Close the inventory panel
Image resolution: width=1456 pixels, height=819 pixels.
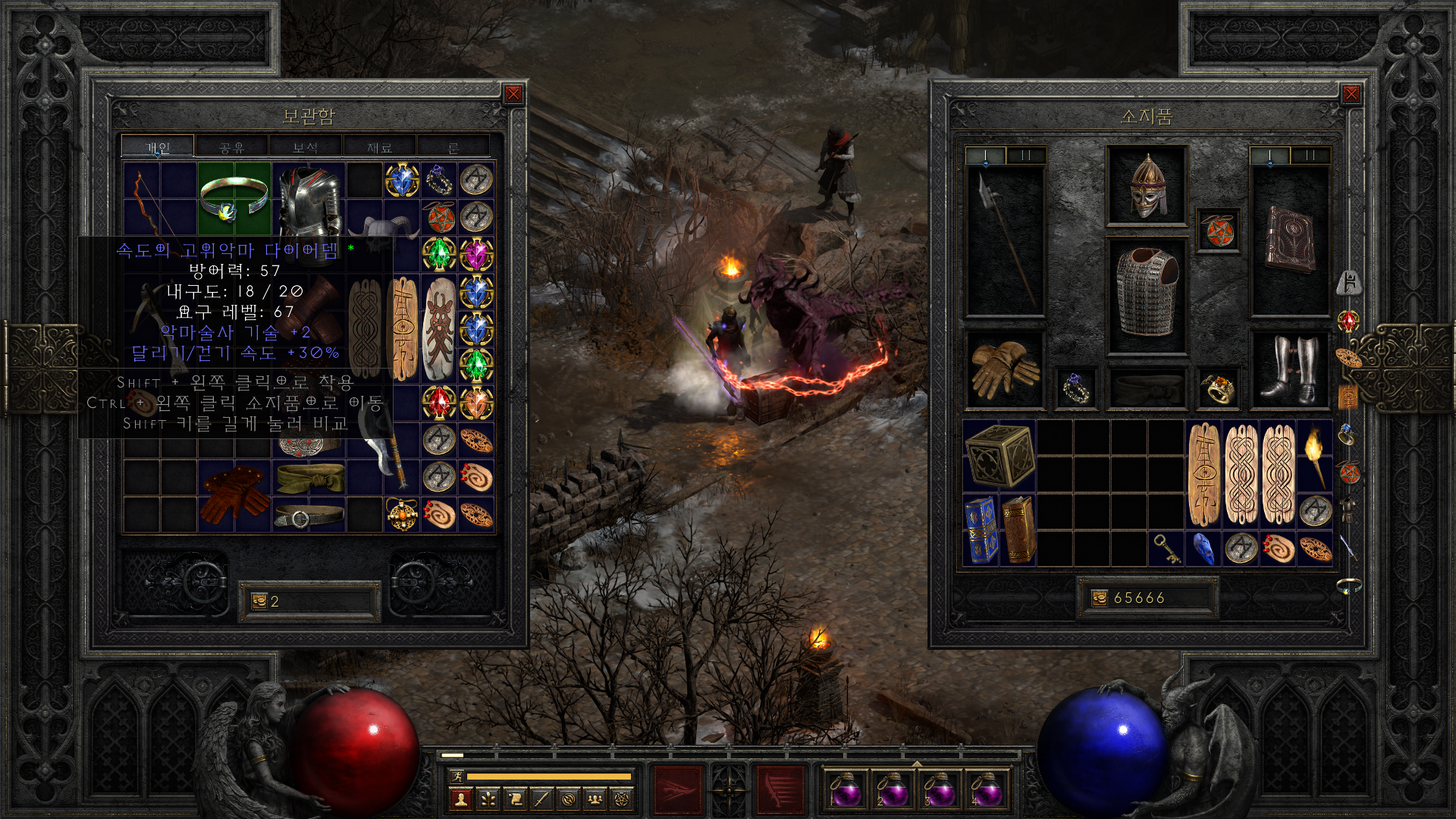pyautogui.click(x=1351, y=94)
